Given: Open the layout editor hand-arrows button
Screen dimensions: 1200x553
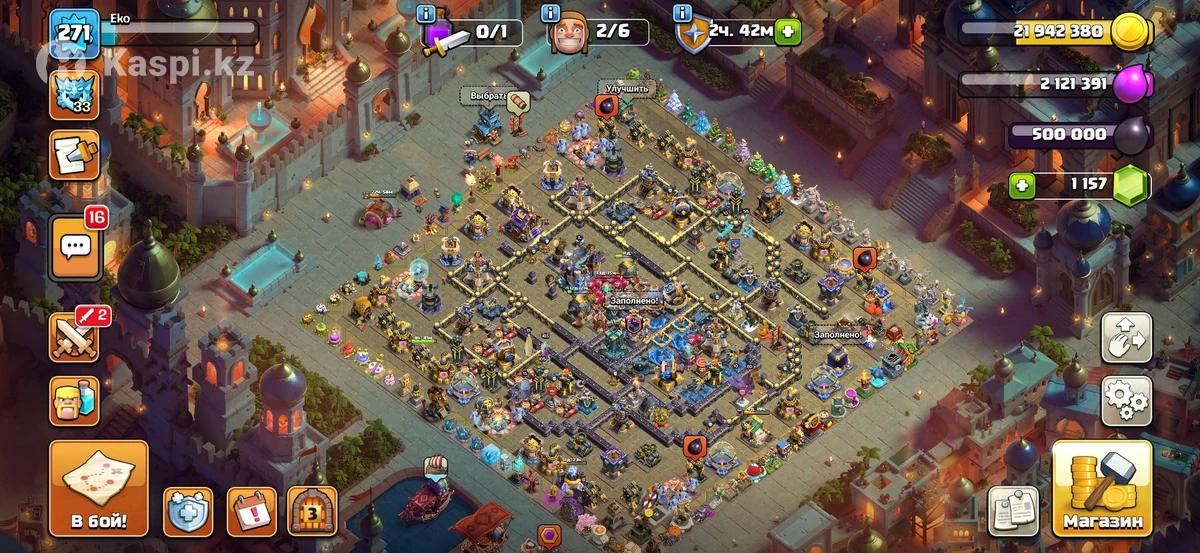Looking at the screenshot, I should (x=1126, y=338).
